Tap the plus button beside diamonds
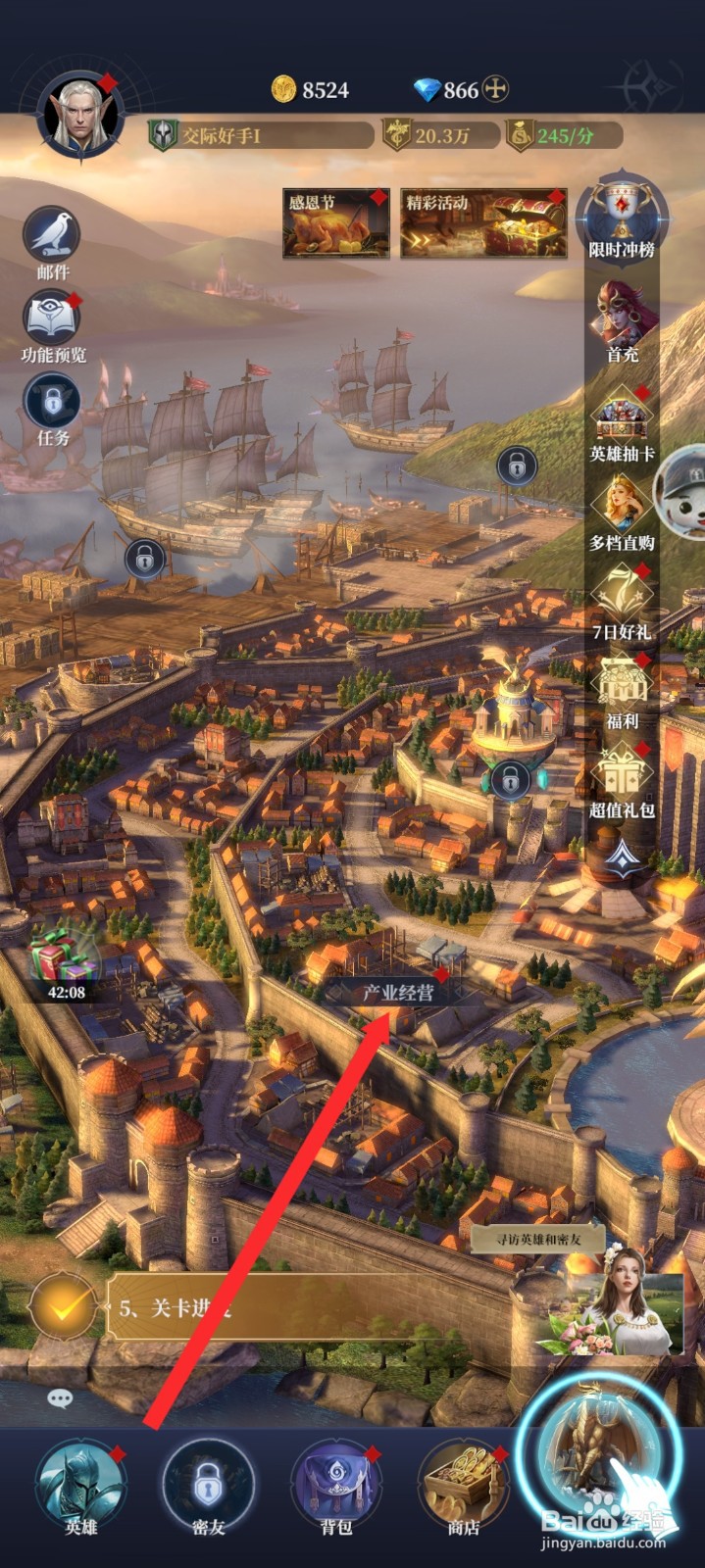 (x=497, y=90)
